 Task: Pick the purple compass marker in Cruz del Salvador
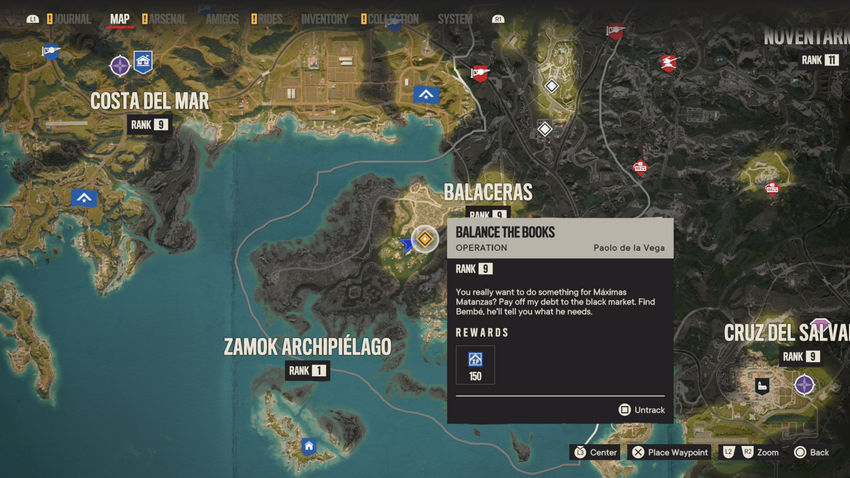[x=804, y=384]
